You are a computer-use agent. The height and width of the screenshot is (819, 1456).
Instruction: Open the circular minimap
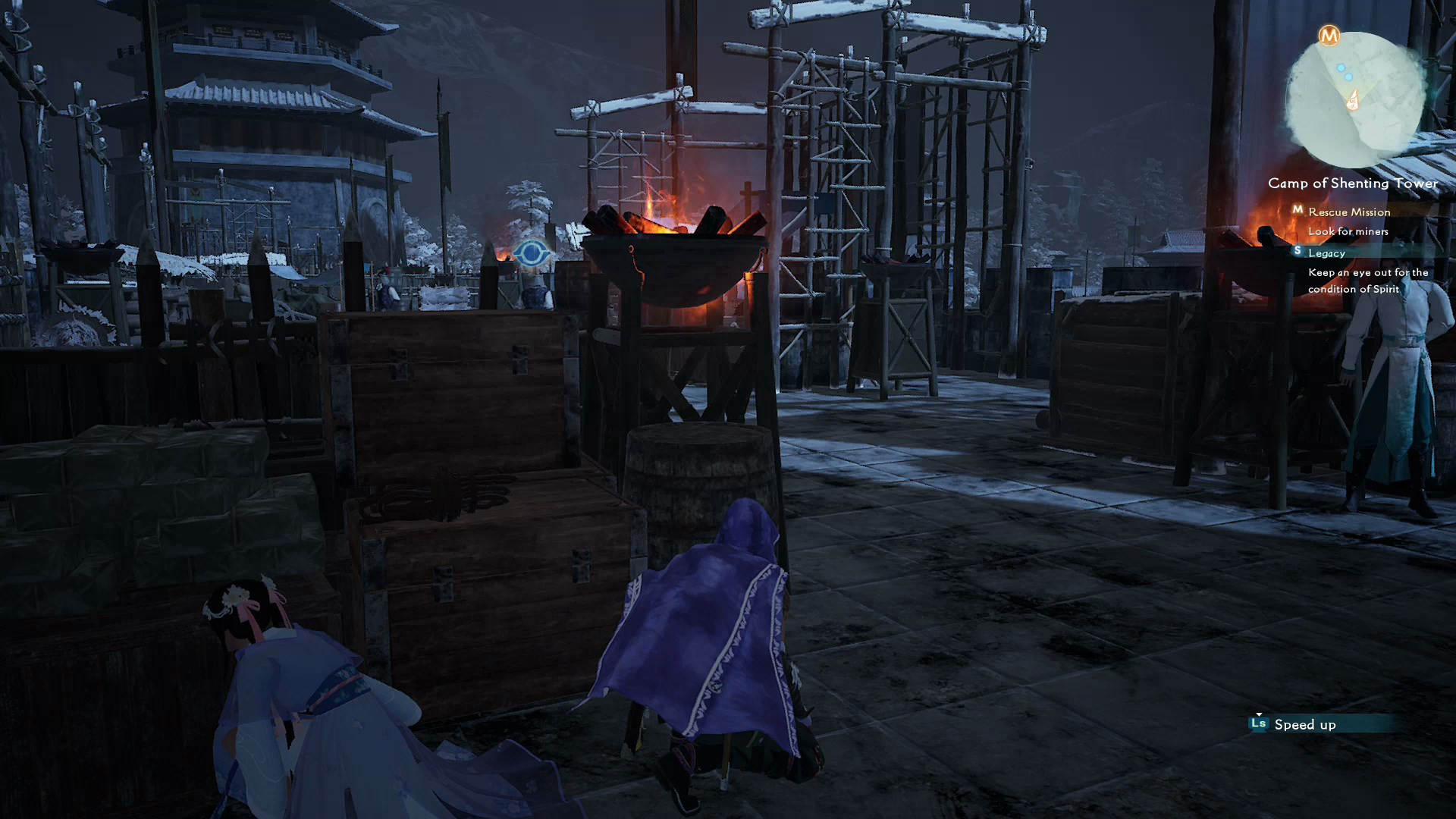point(1354,101)
